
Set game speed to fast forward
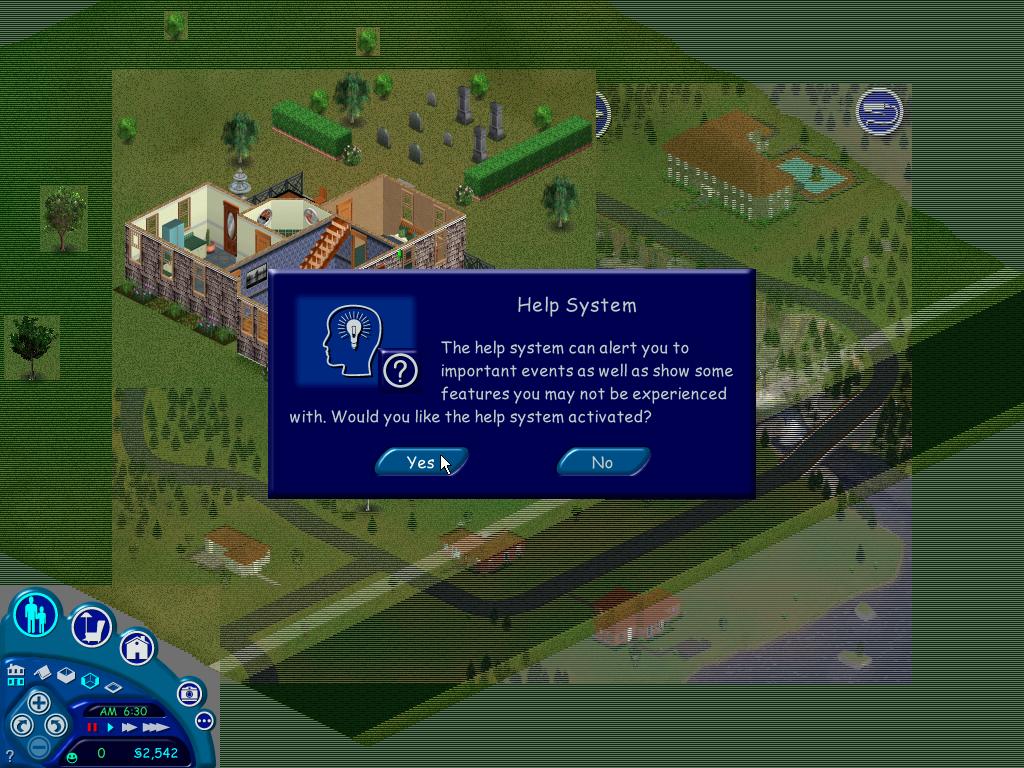(129, 727)
